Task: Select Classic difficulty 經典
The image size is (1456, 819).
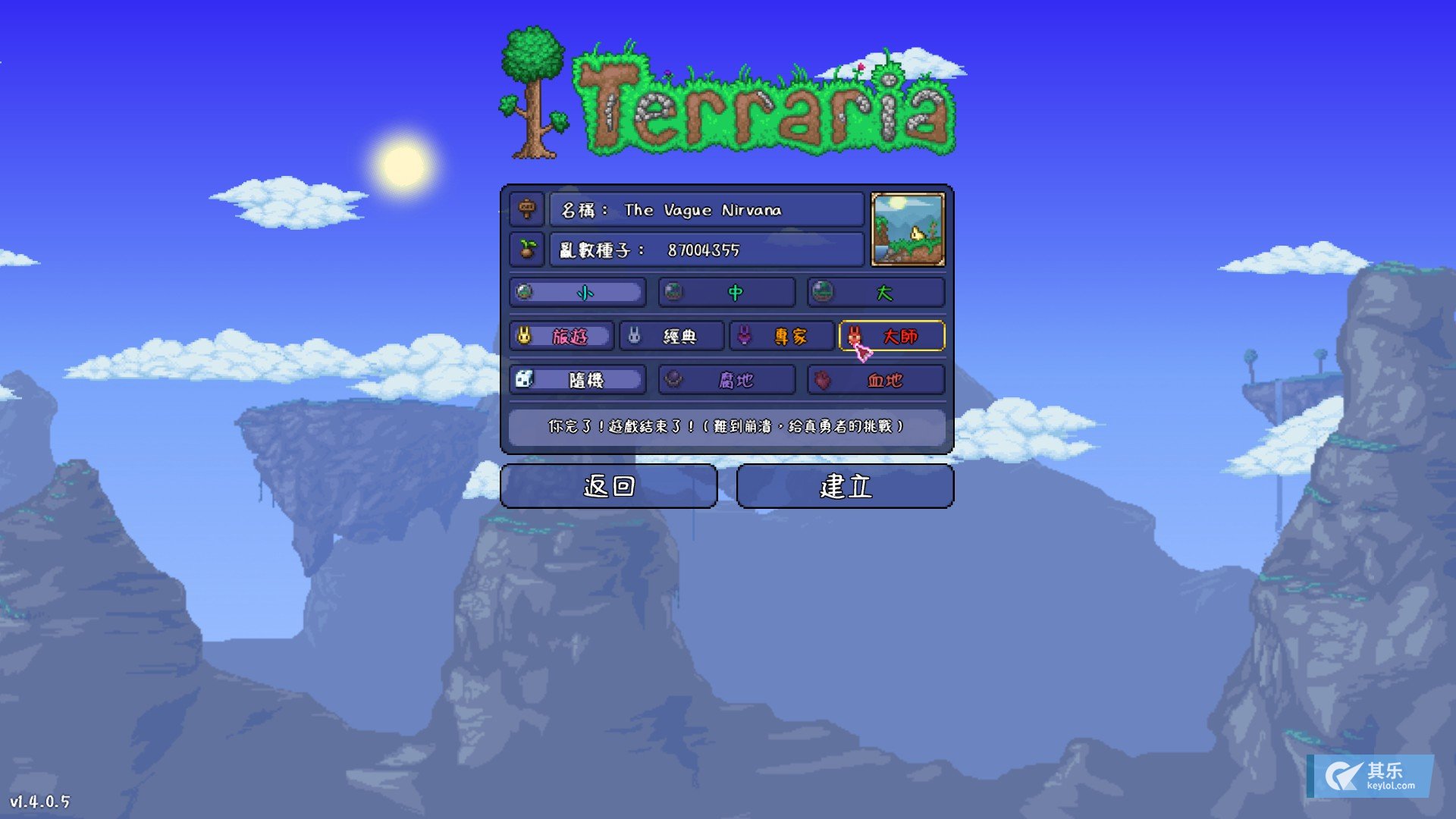Action: pyautogui.click(x=672, y=336)
